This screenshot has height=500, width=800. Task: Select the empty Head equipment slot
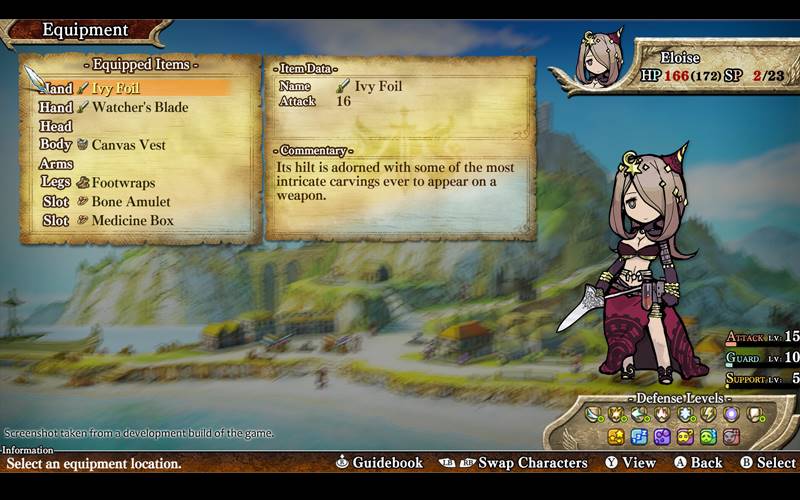(x=57, y=126)
